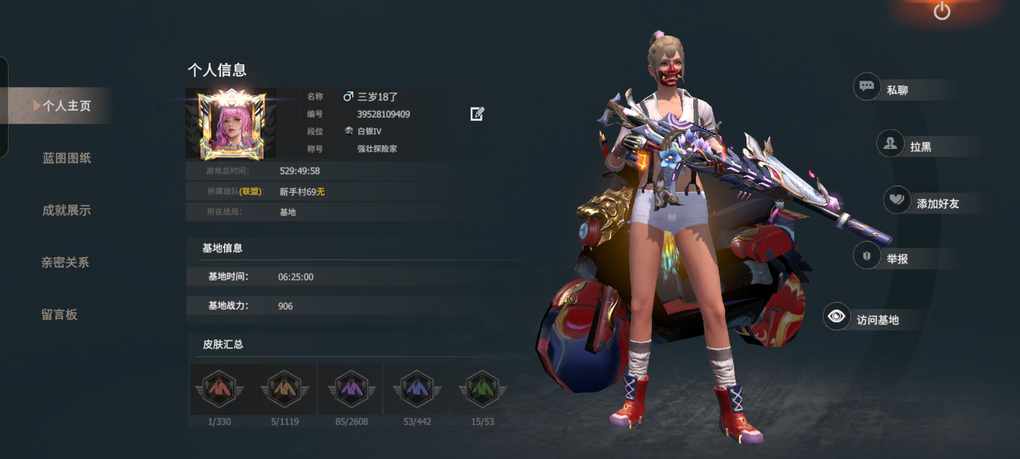Click the edit note icon beside player ID
Screen dimensions: 1020x459
tap(477, 114)
